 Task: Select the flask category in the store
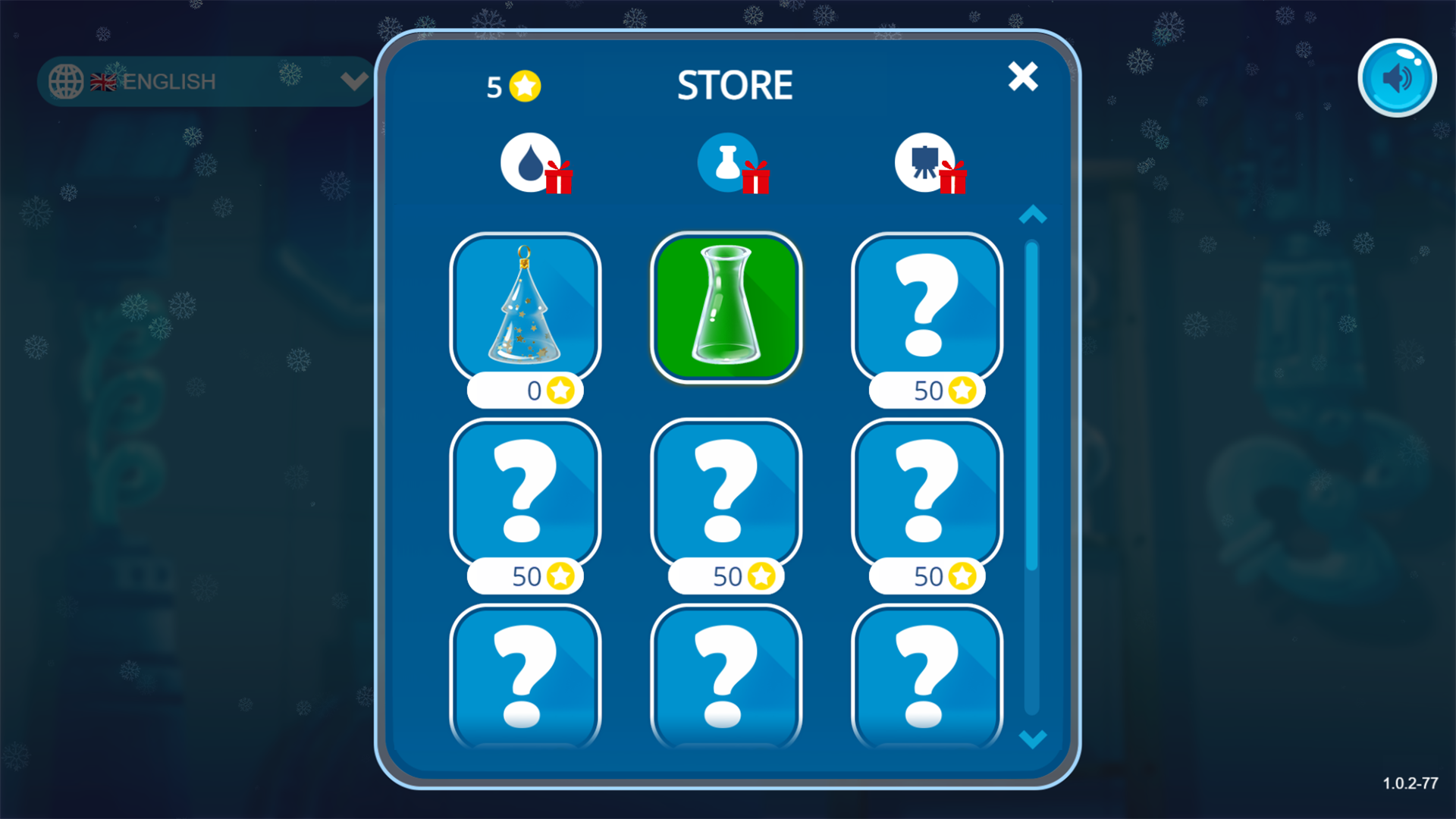pos(726,162)
